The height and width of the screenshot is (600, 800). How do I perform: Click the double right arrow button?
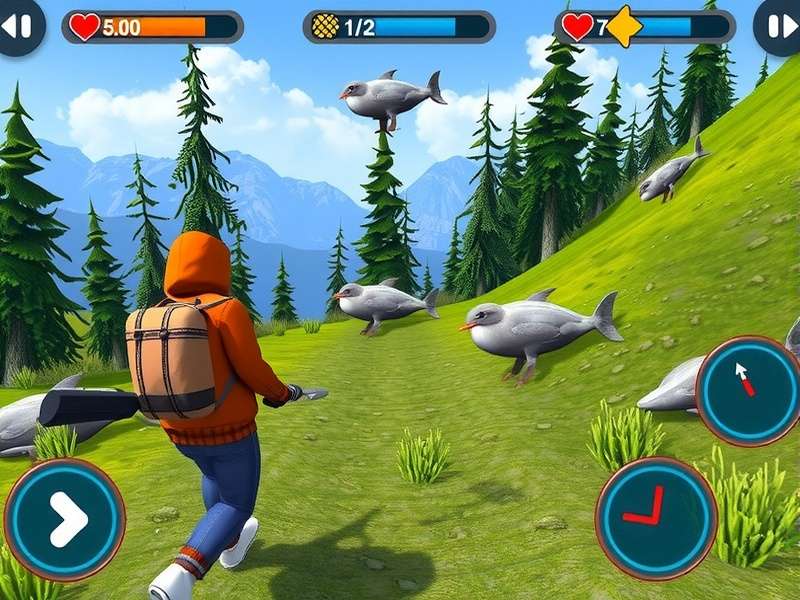(x=779, y=26)
